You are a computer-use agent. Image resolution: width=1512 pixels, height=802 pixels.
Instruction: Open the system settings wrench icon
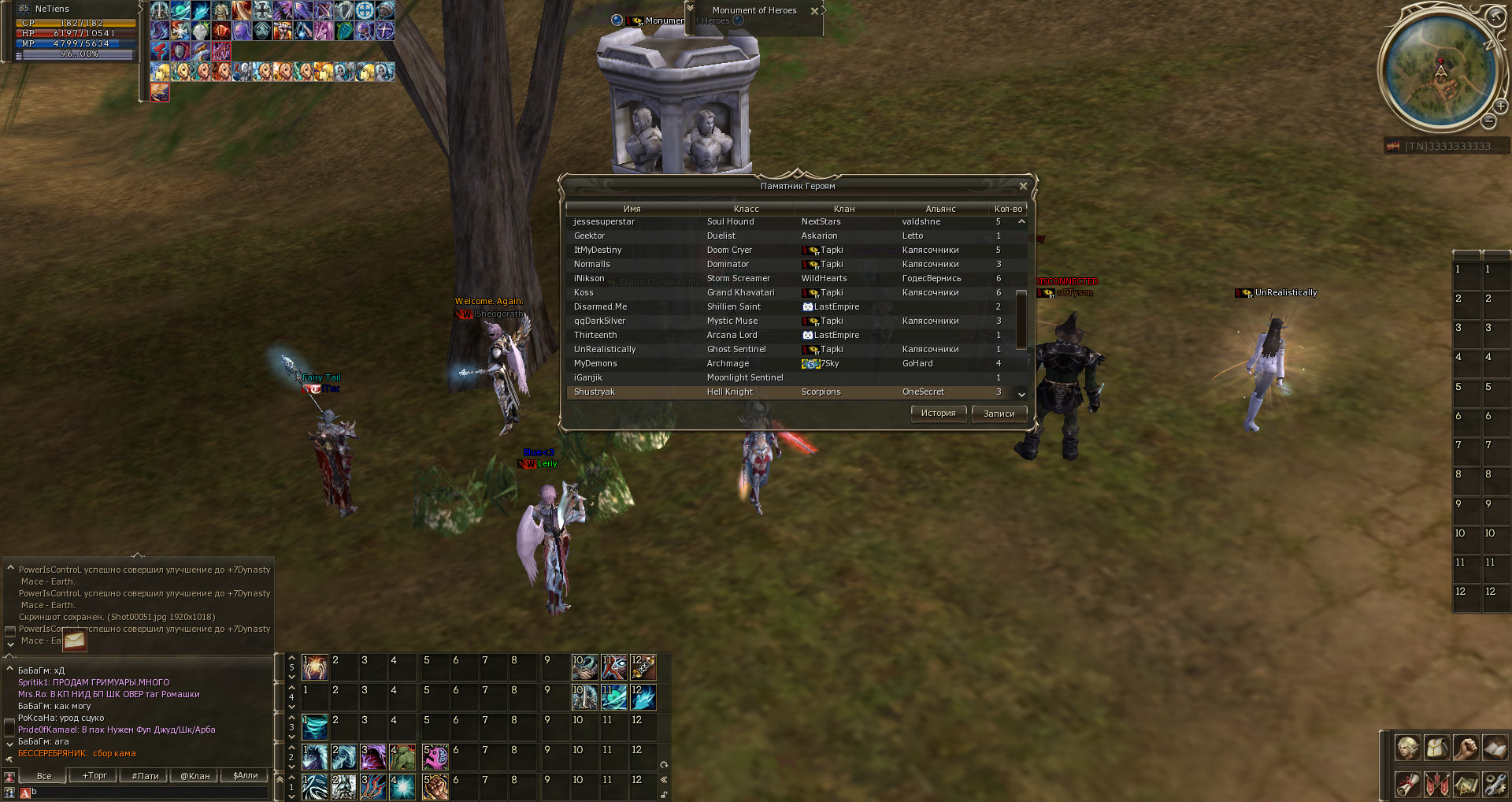tap(1495, 784)
